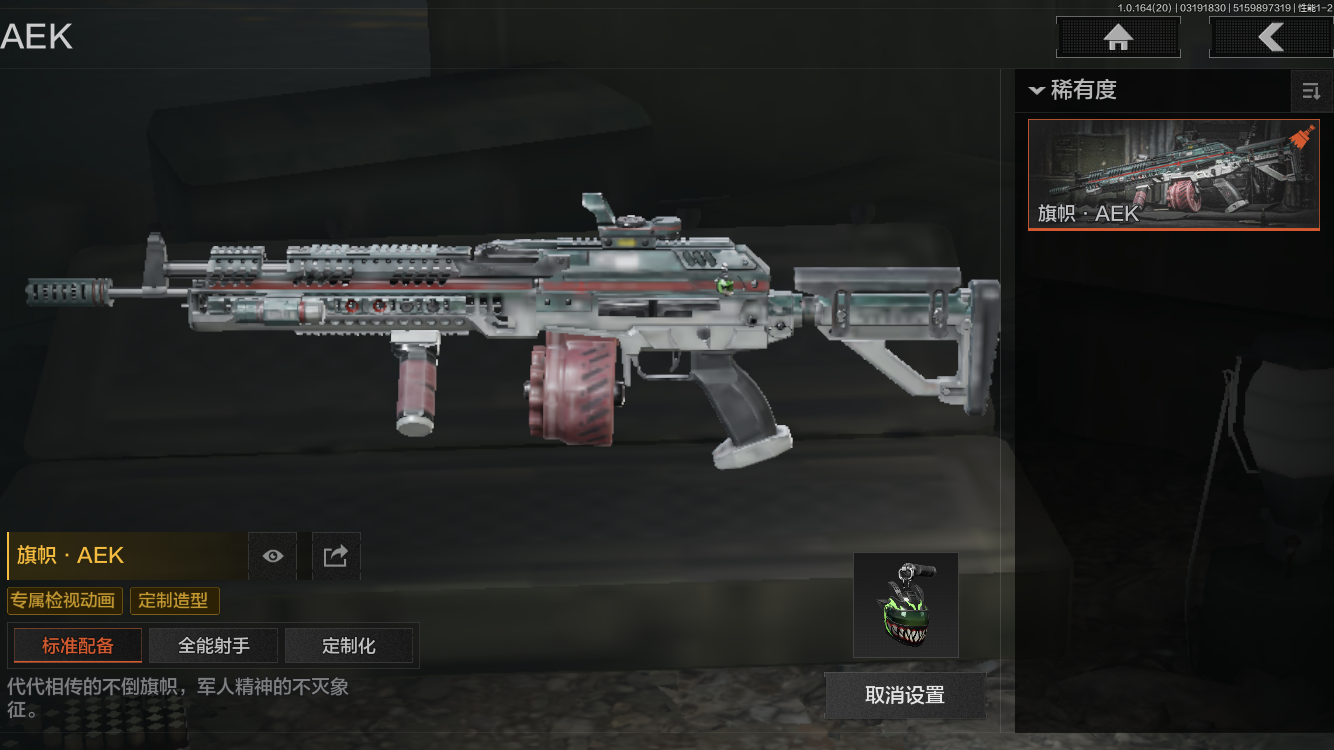Show the 定制造型 tag info
Screen dimensions: 1334x750
pos(174,601)
